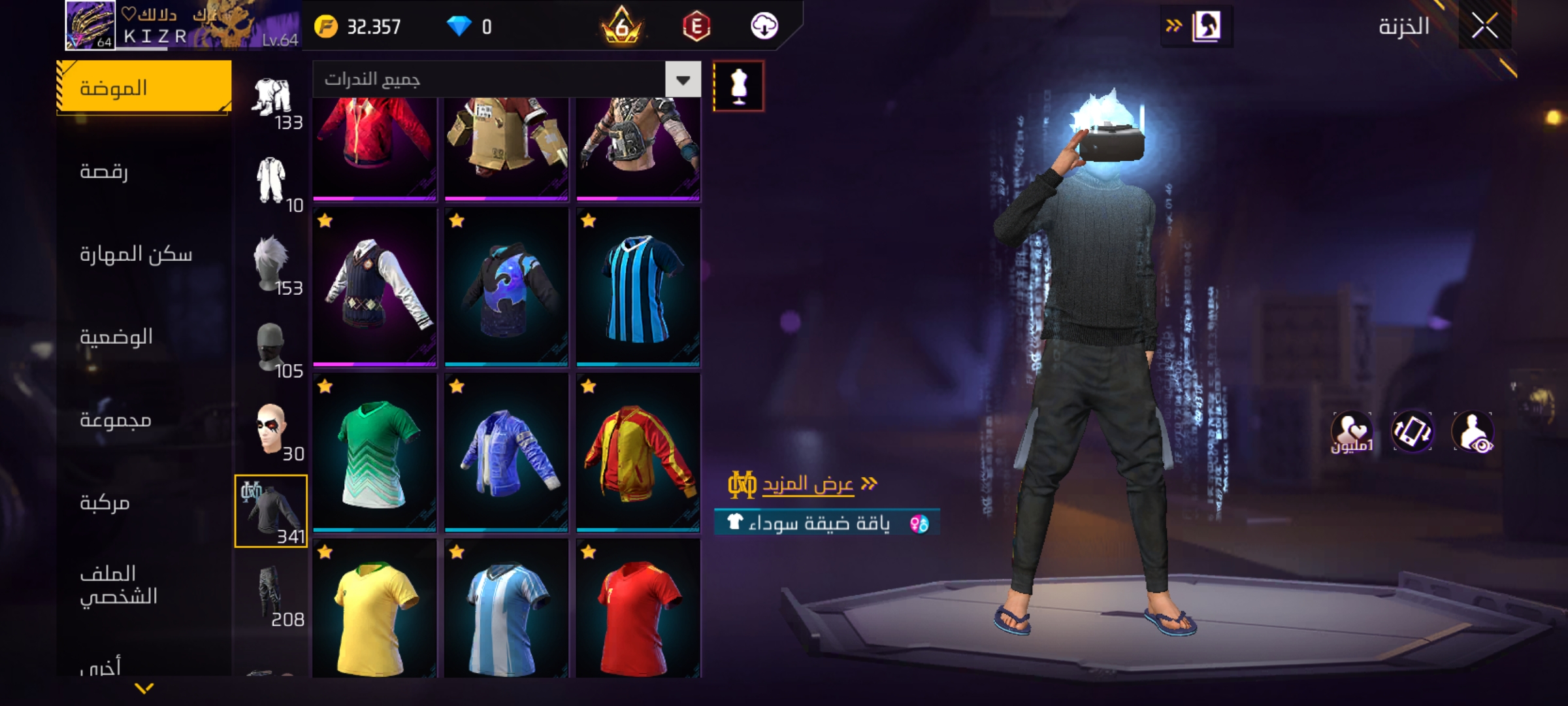Choose the navy vest with white sleeves
Viewport: 1568px width, 706px height.
[374, 287]
